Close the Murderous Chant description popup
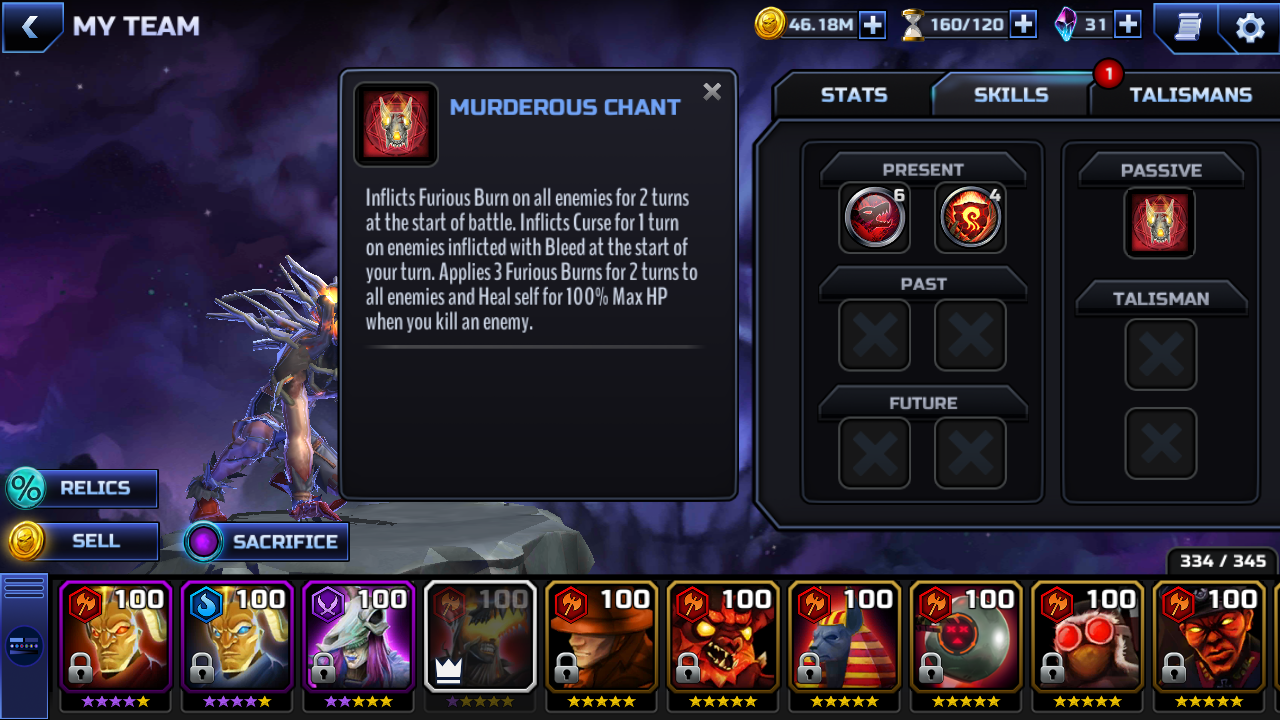 (712, 92)
